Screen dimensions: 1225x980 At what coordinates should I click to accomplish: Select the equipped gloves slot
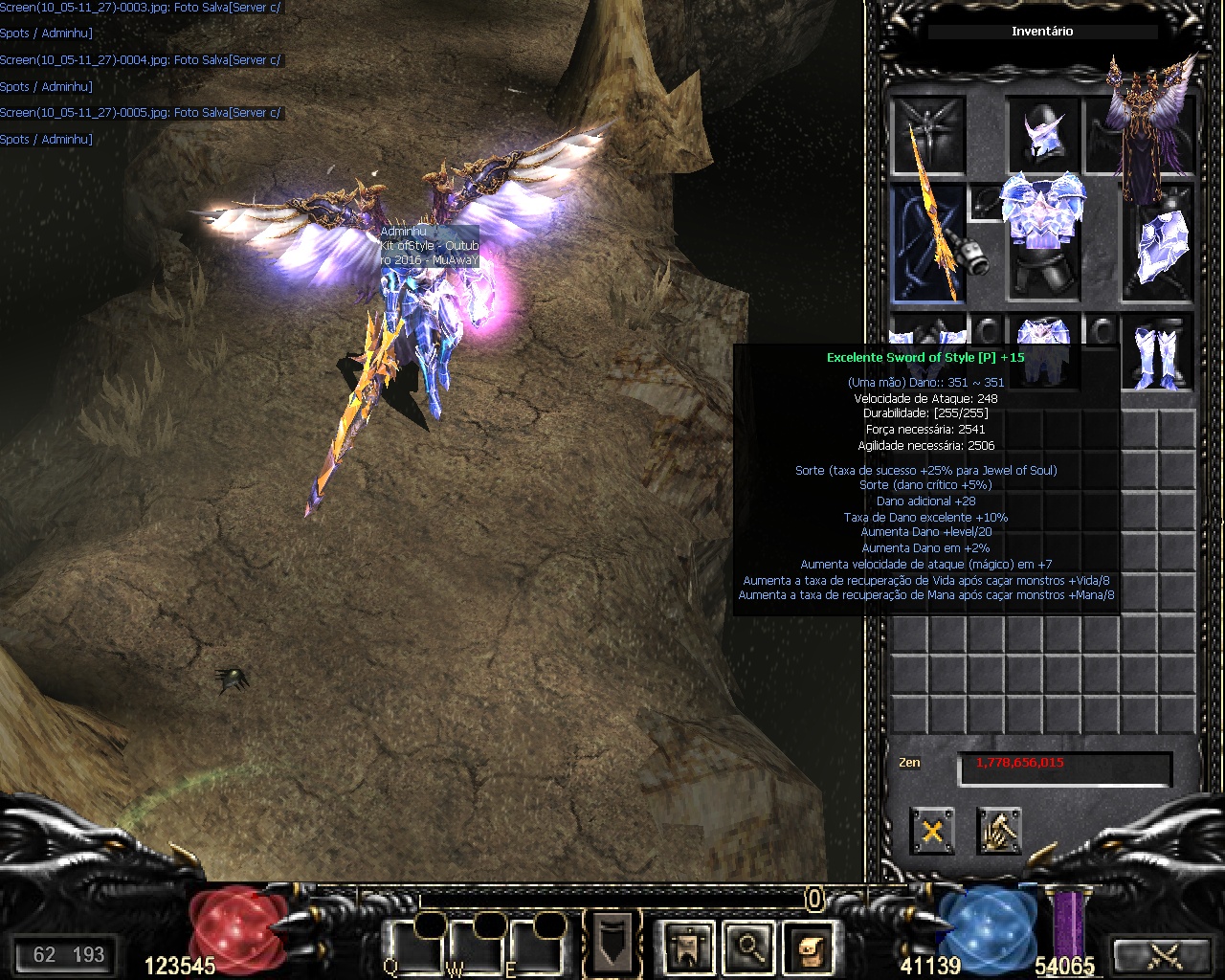pyautogui.click(x=924, y=335)
